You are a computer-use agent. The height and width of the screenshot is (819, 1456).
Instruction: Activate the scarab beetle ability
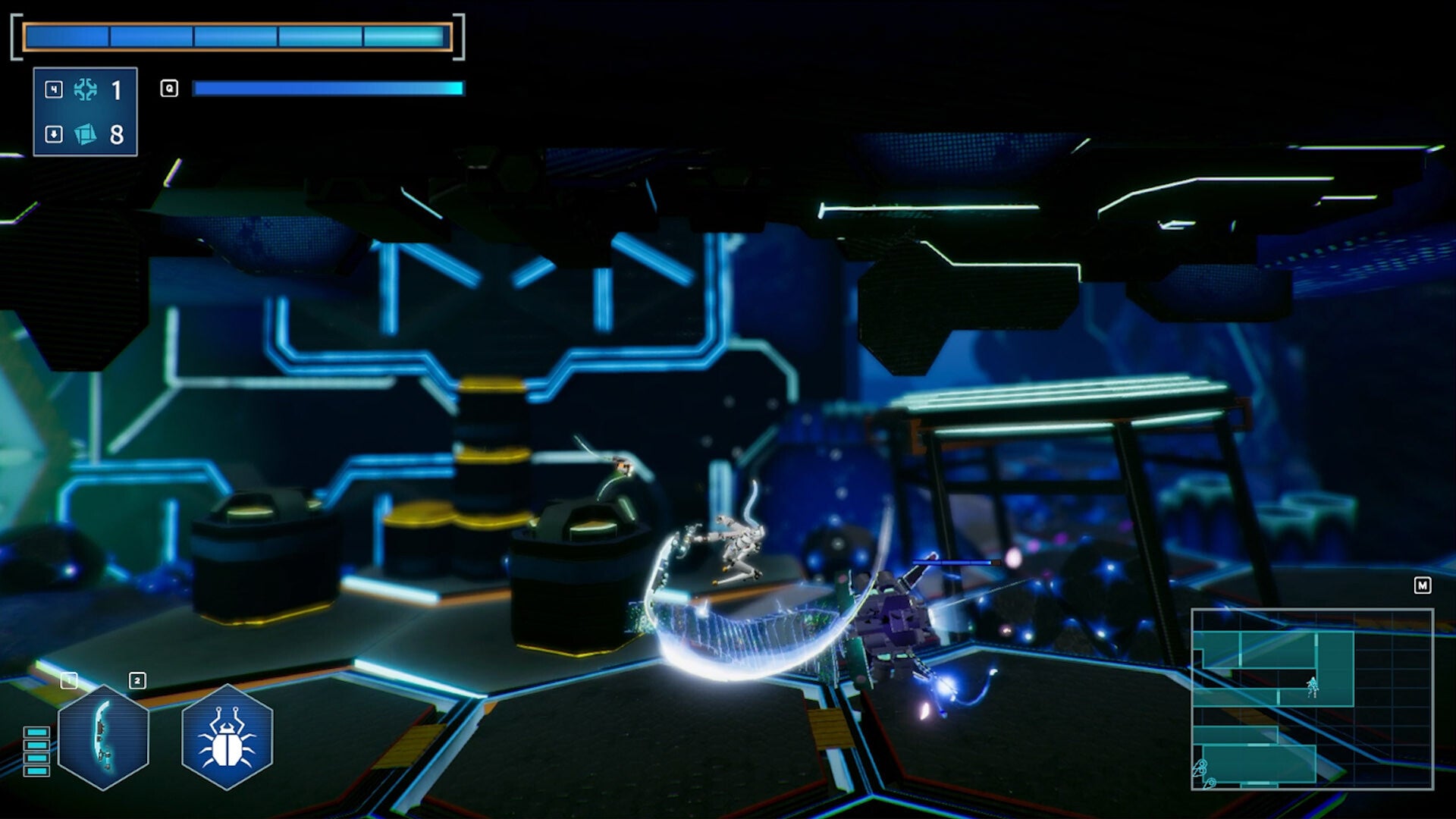pos(227,737)
